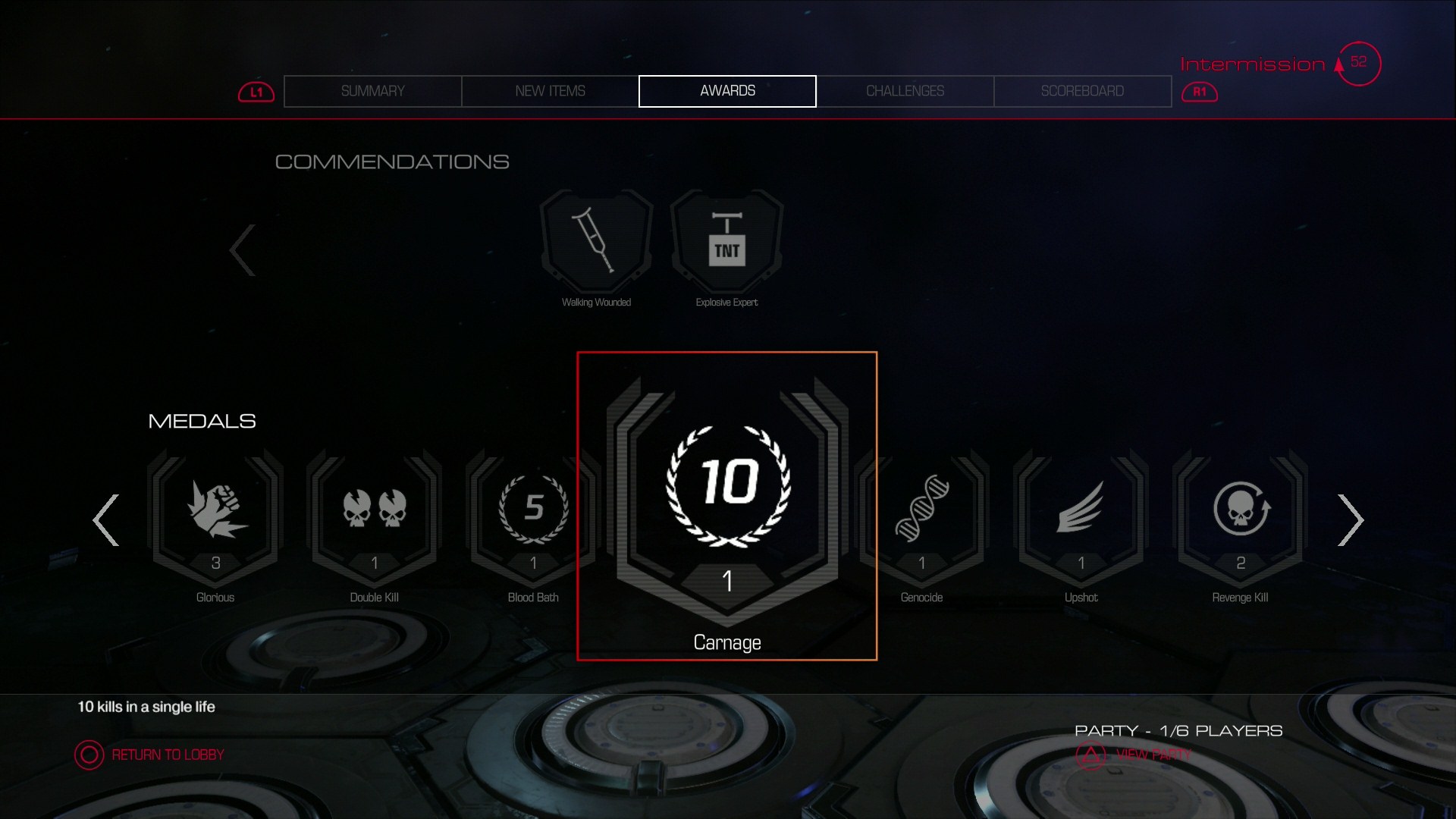View the Scoreboard tab
1456x819 pixels.
tap(1082, 91)
